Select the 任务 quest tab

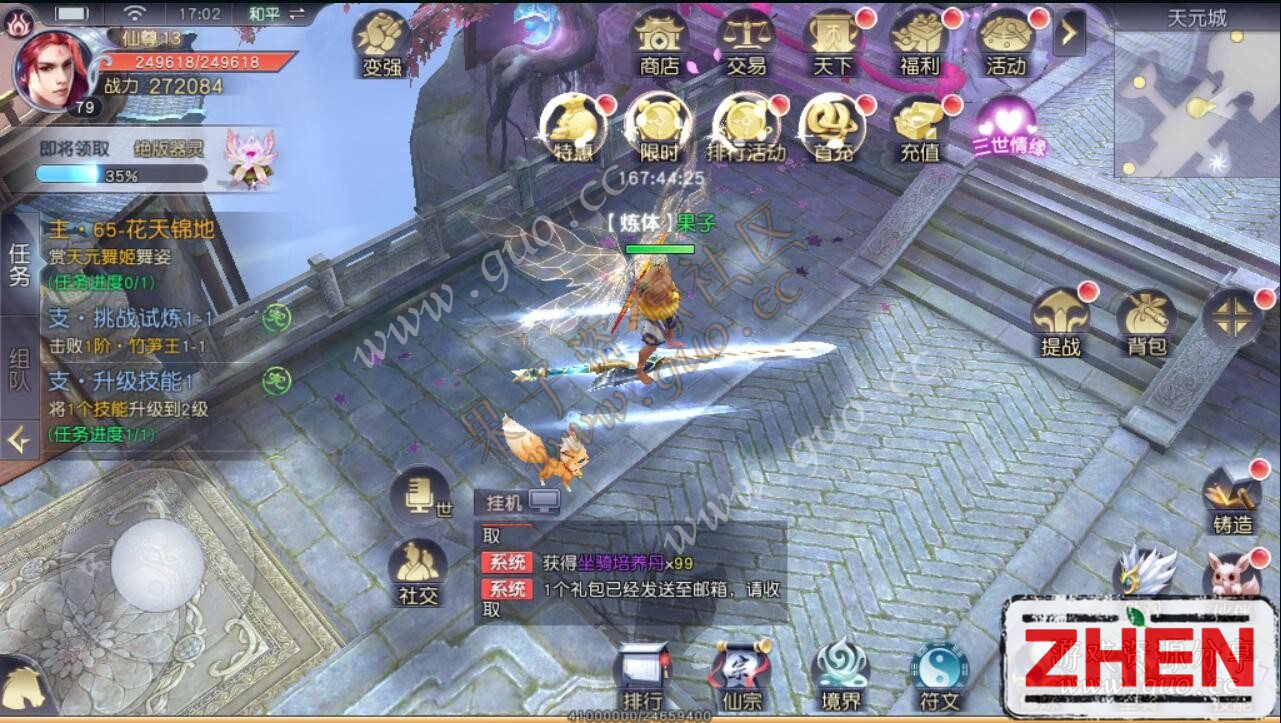point(19,264)
